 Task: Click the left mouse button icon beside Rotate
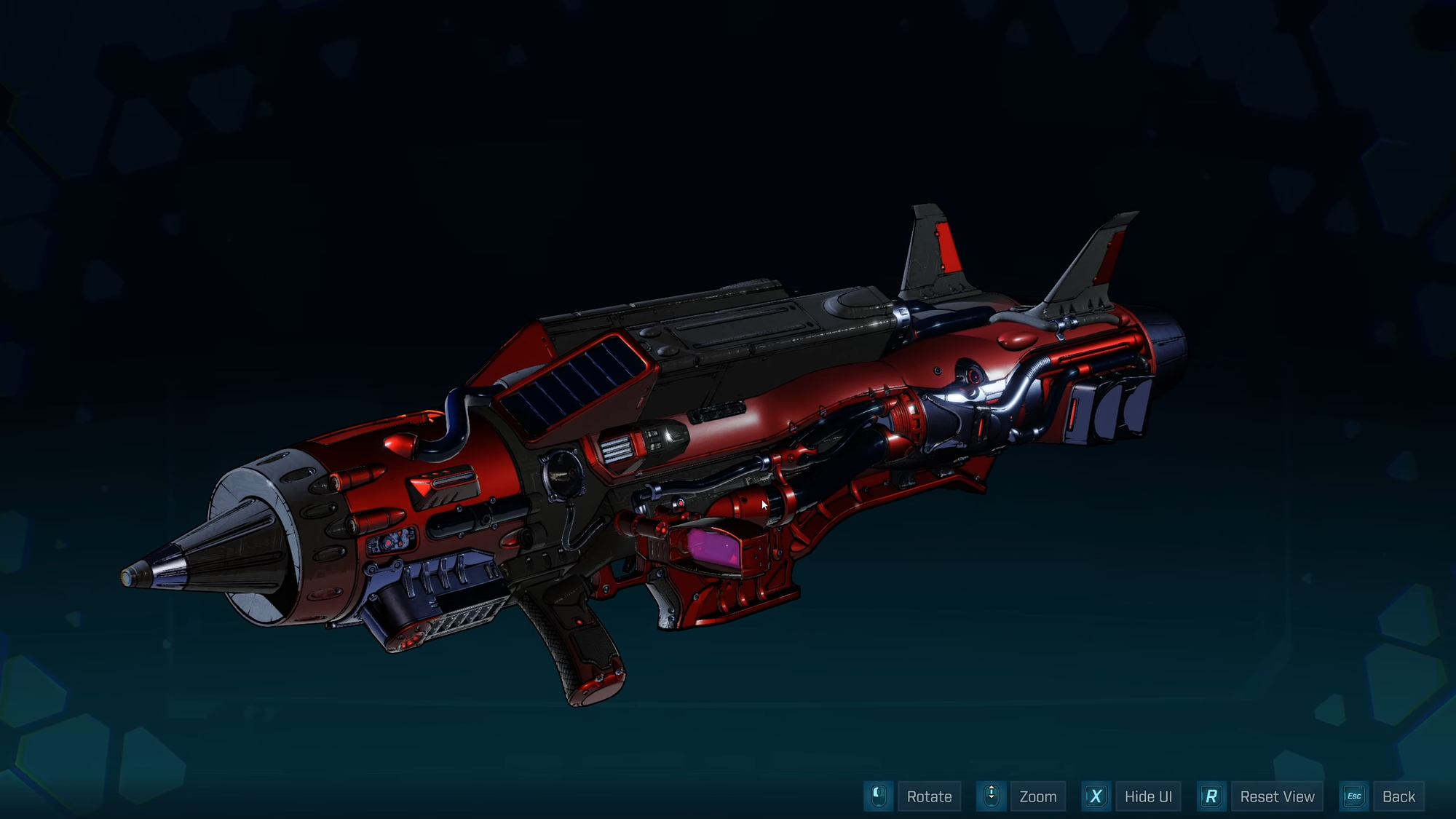[x=879, y=796]
